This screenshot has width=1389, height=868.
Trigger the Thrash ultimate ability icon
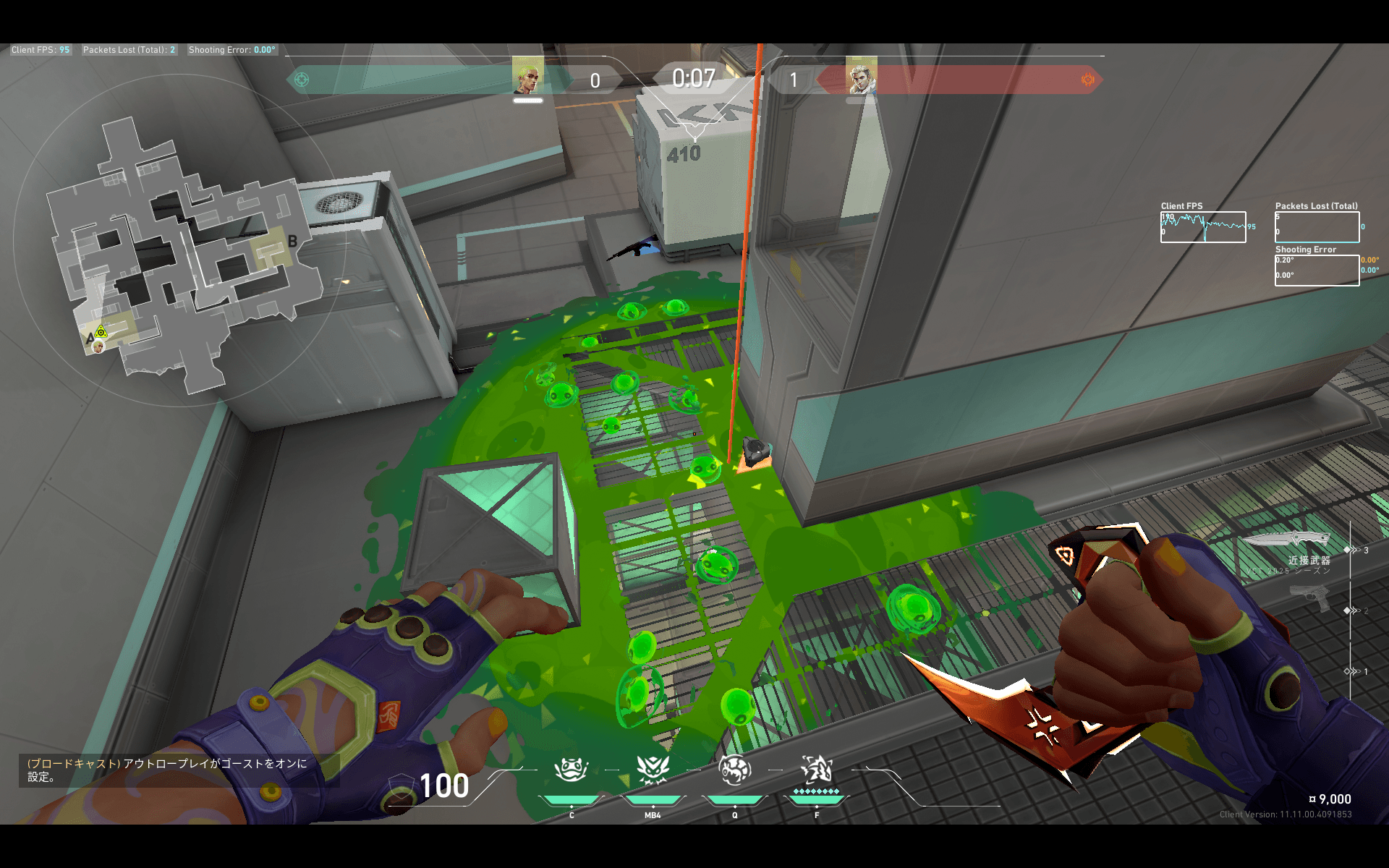click(817, 770)
